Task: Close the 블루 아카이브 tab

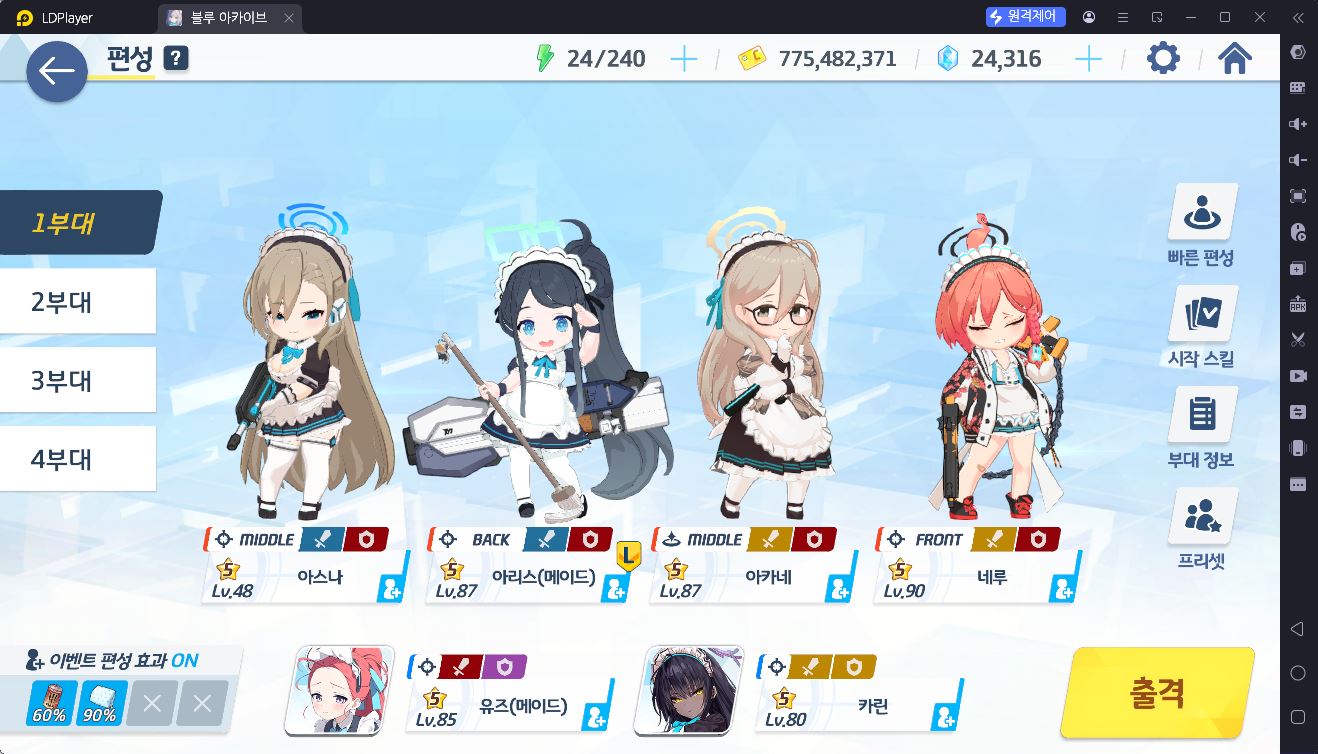Action: (x=289, y=18)
